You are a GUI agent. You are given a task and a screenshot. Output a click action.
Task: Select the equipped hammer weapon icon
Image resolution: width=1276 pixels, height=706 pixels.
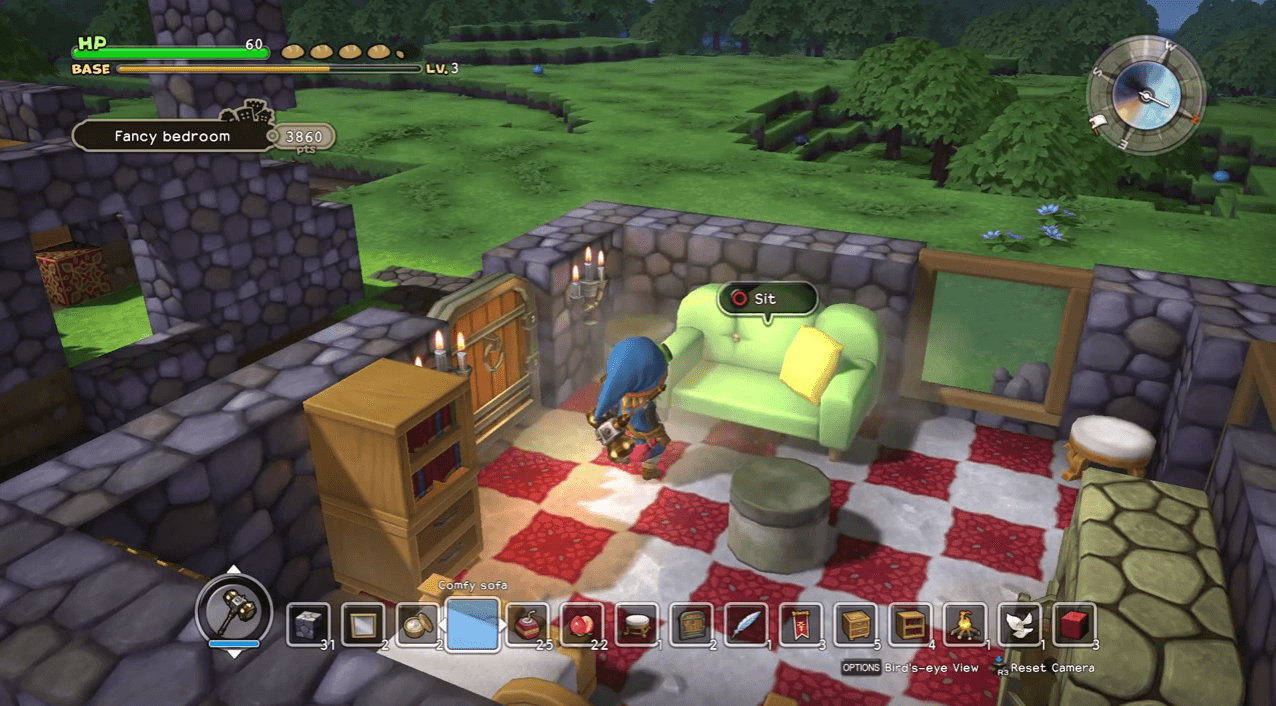click(x=234, y=607)
